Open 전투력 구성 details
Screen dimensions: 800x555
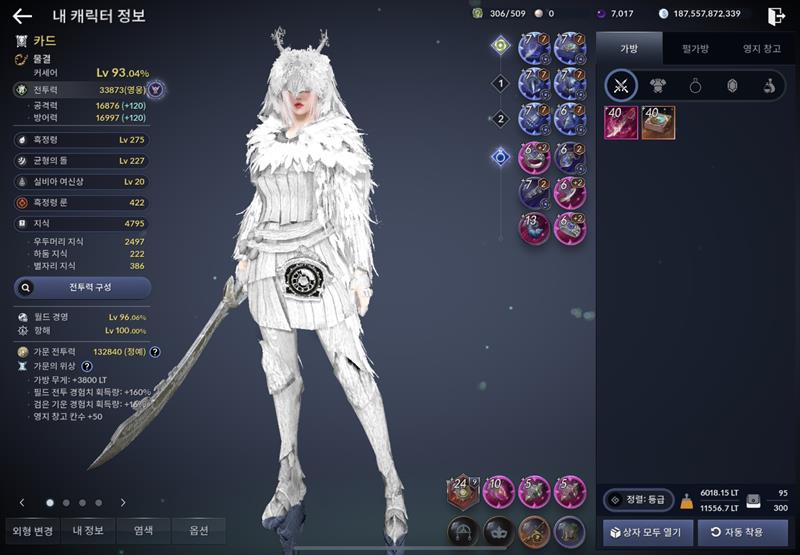83,287
